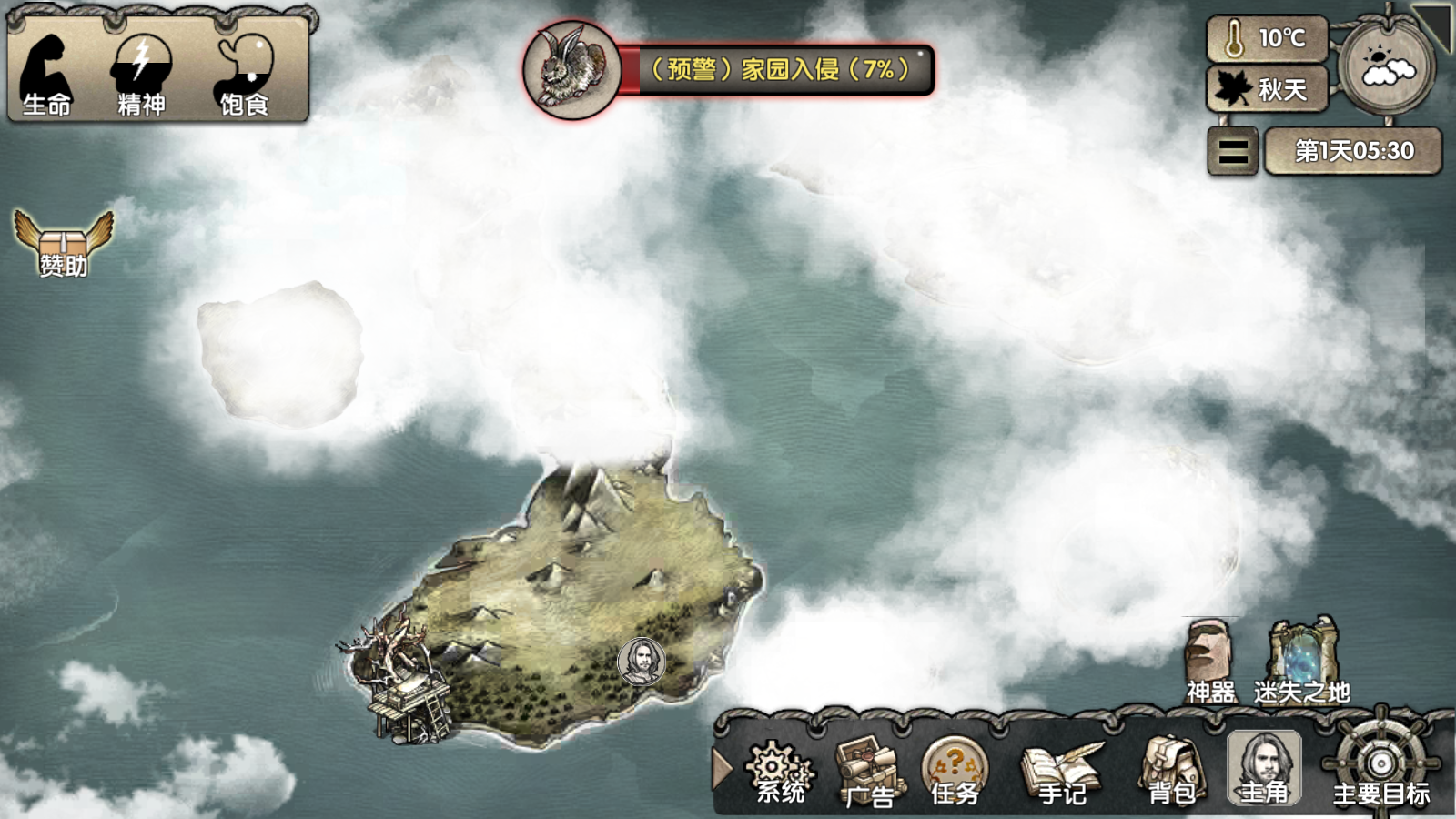Screen dimensions: 1456x819
Task: Select the player avatar on the island
Action: click(642, 660)
